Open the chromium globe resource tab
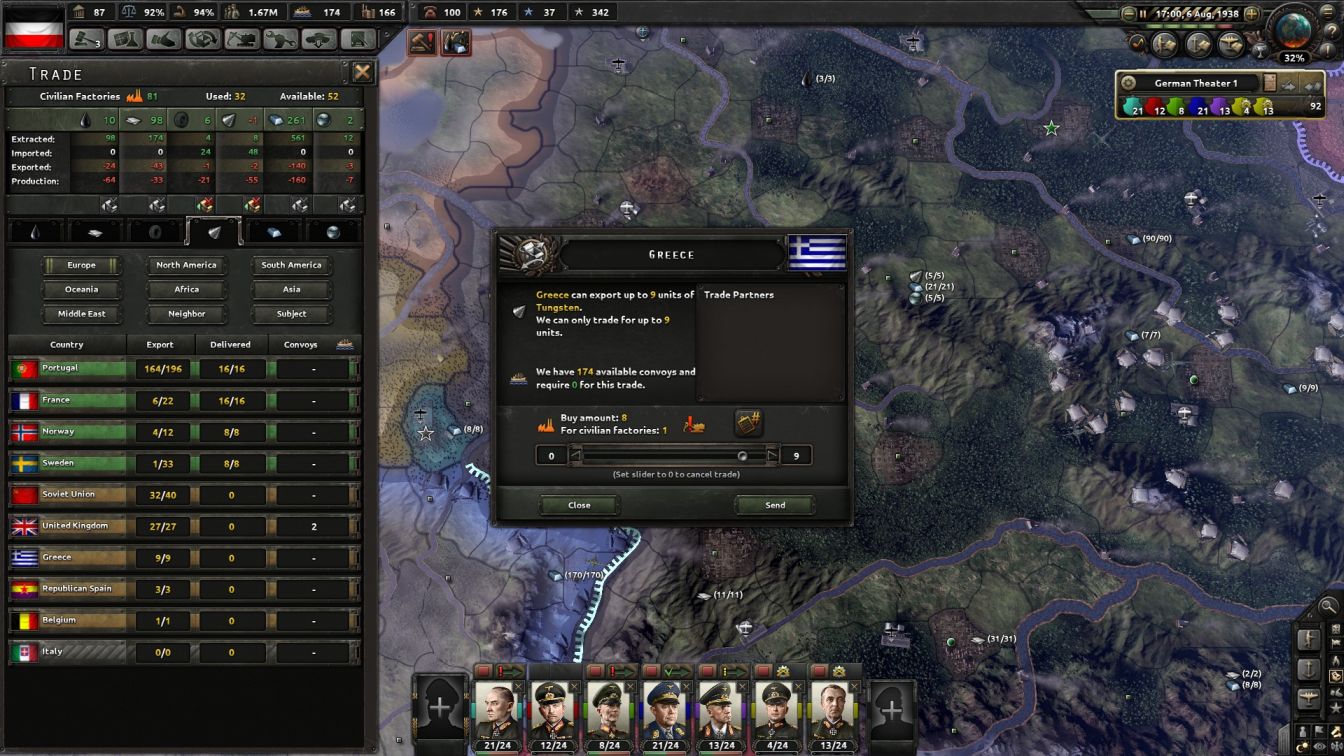 click(x=335, y=232)
